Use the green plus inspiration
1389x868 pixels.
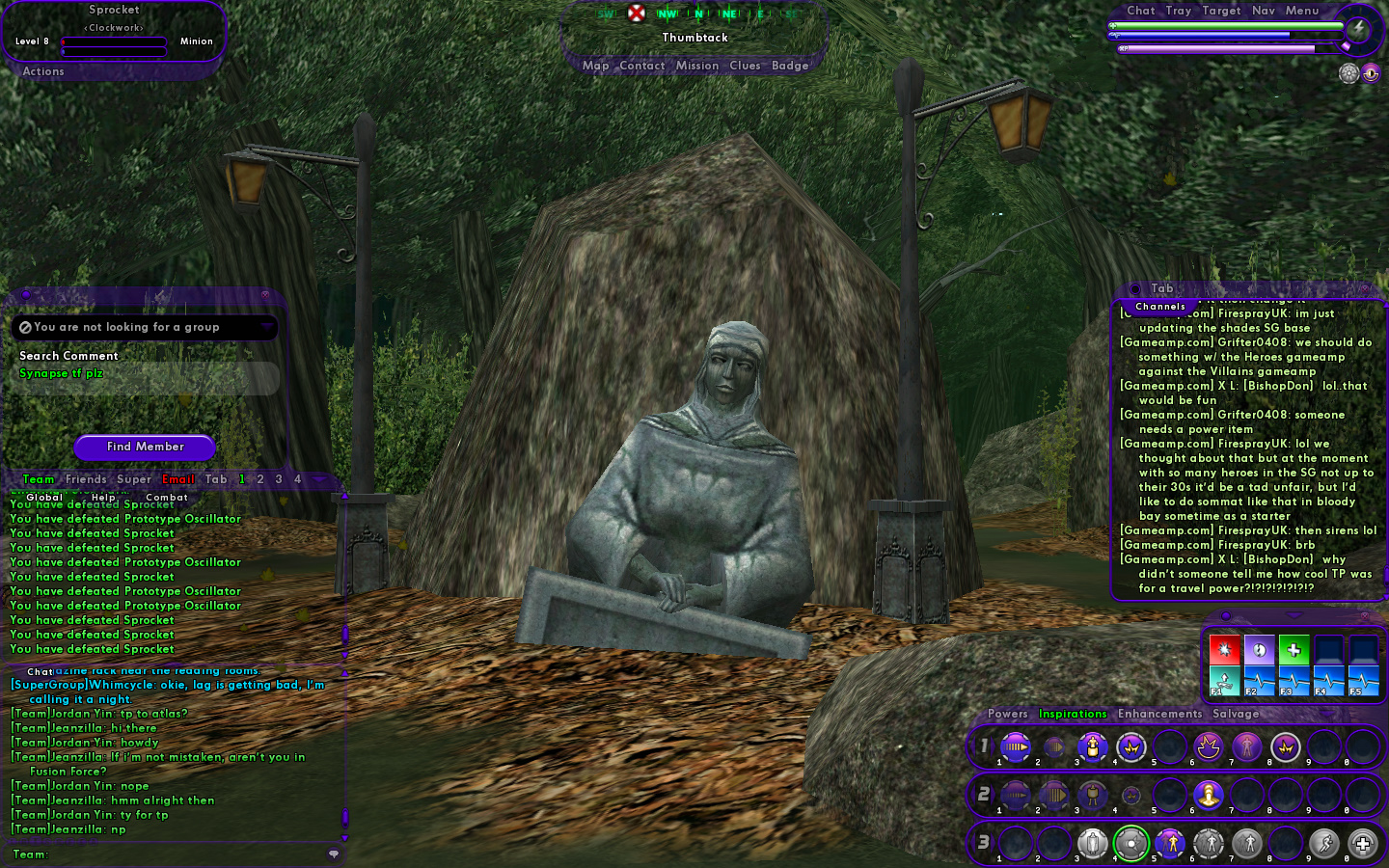tap(1294, 649)
